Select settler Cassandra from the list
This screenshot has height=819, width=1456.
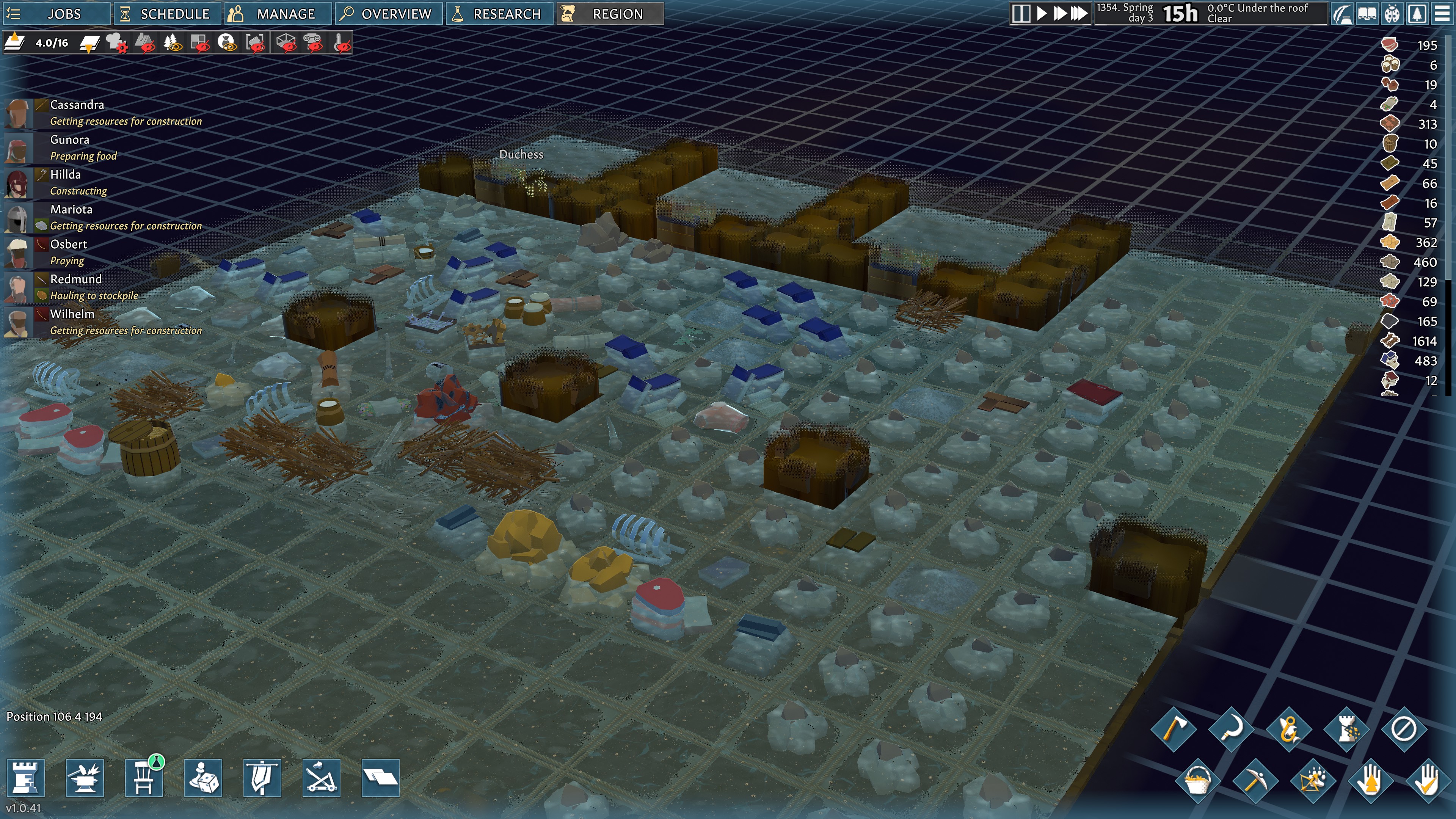tap(77, 105)
